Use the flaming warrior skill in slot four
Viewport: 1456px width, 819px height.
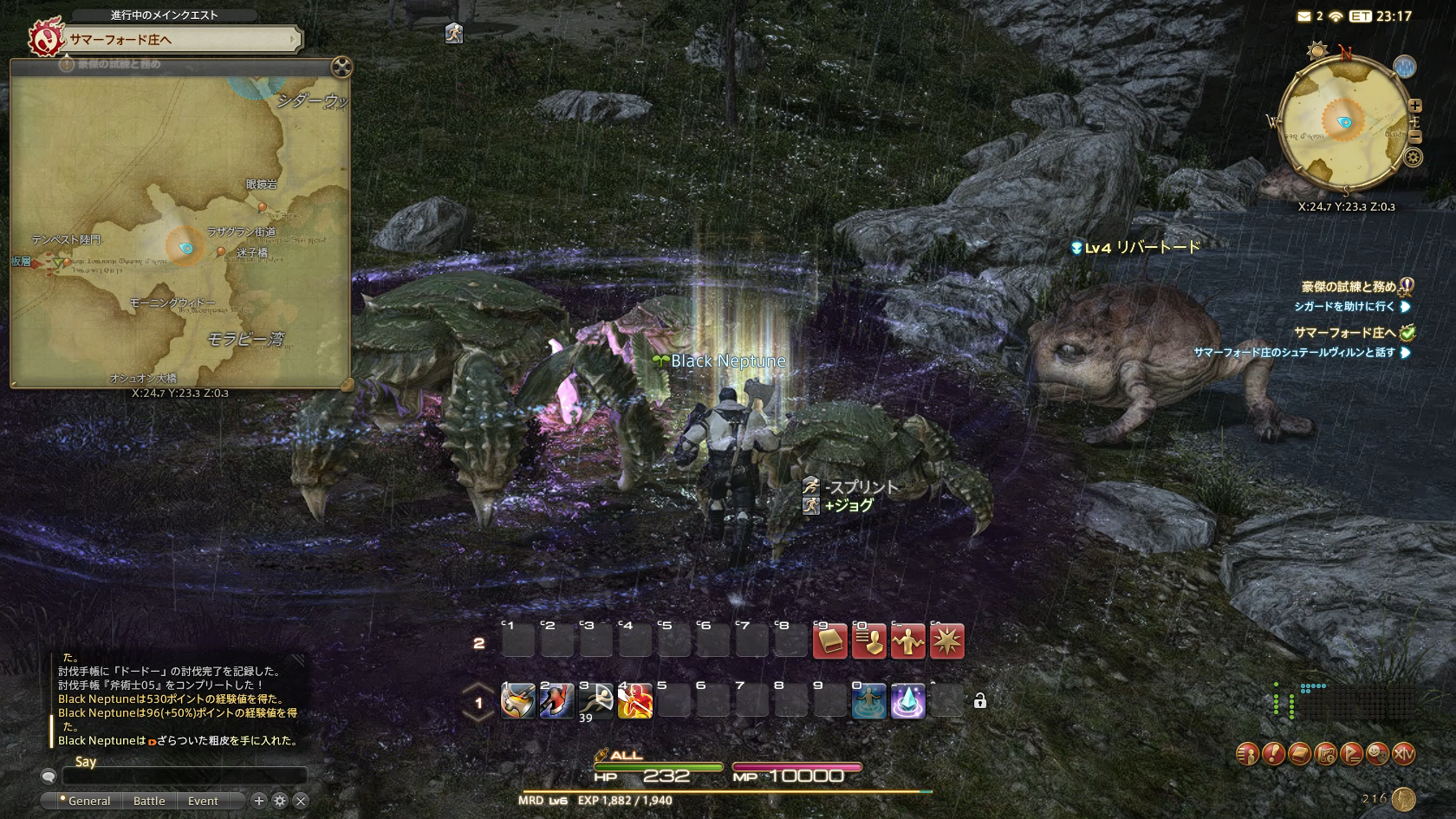click(635, 700)
